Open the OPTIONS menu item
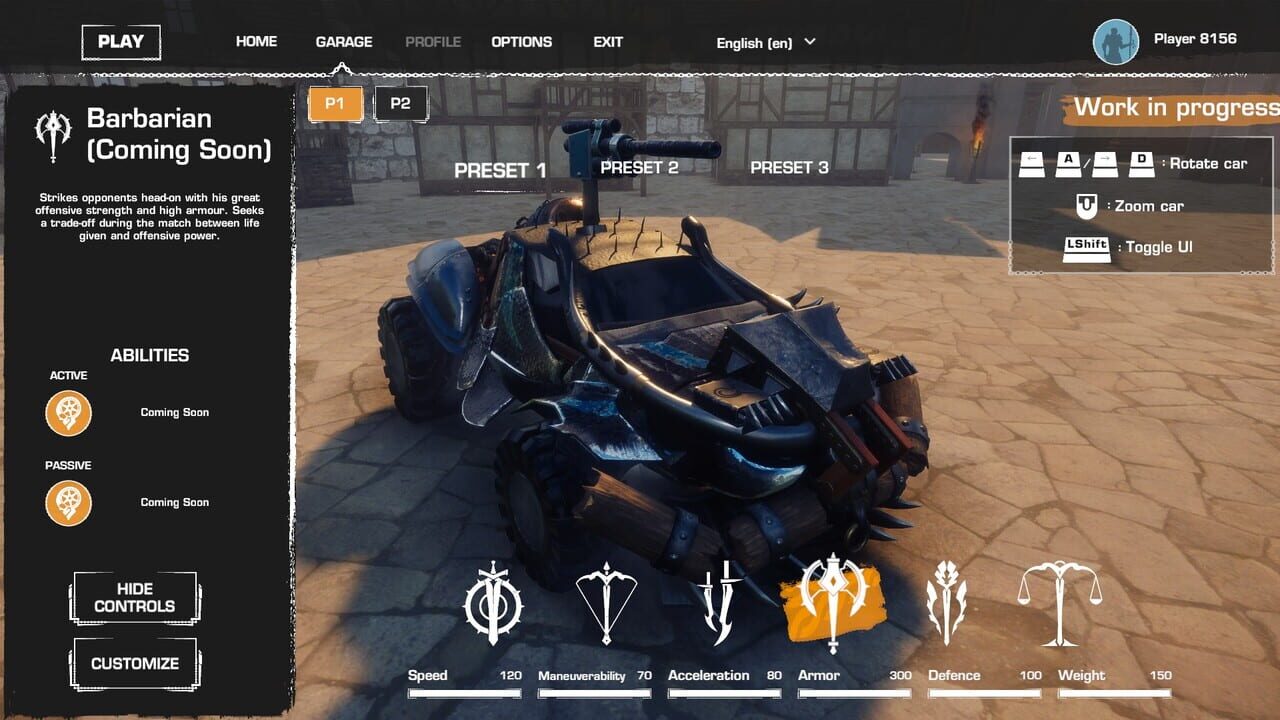This screenshot has height=720, width=1280. click(521, 41)
